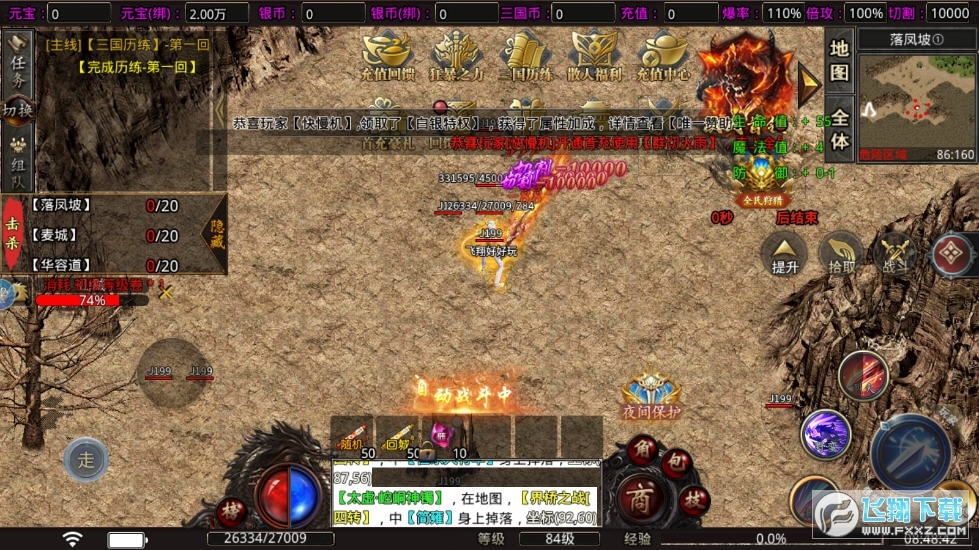Switch to the 任务 quest tab

tap(18, 64)
